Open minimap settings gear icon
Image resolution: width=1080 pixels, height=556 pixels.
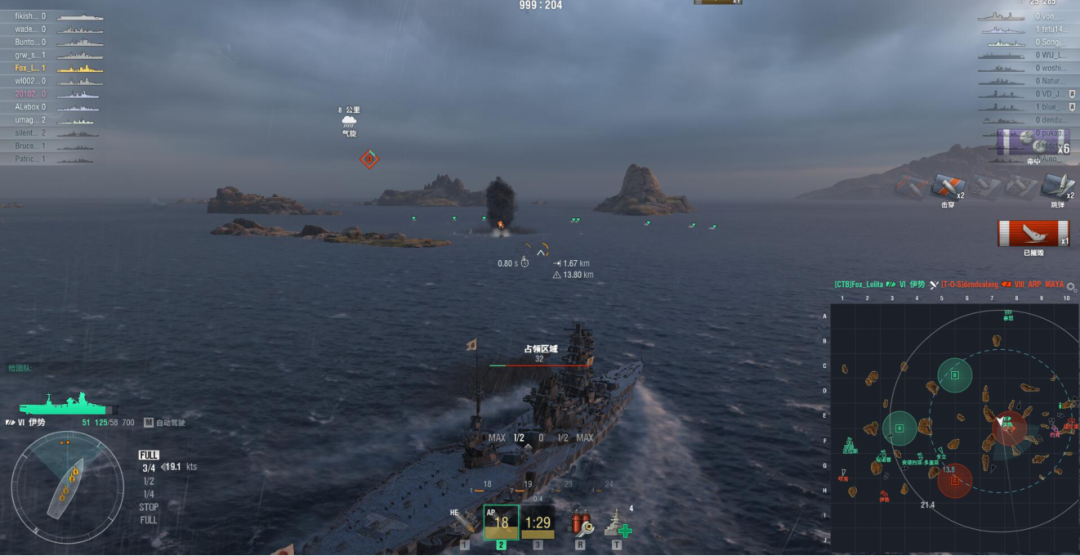click(1072, 287)
